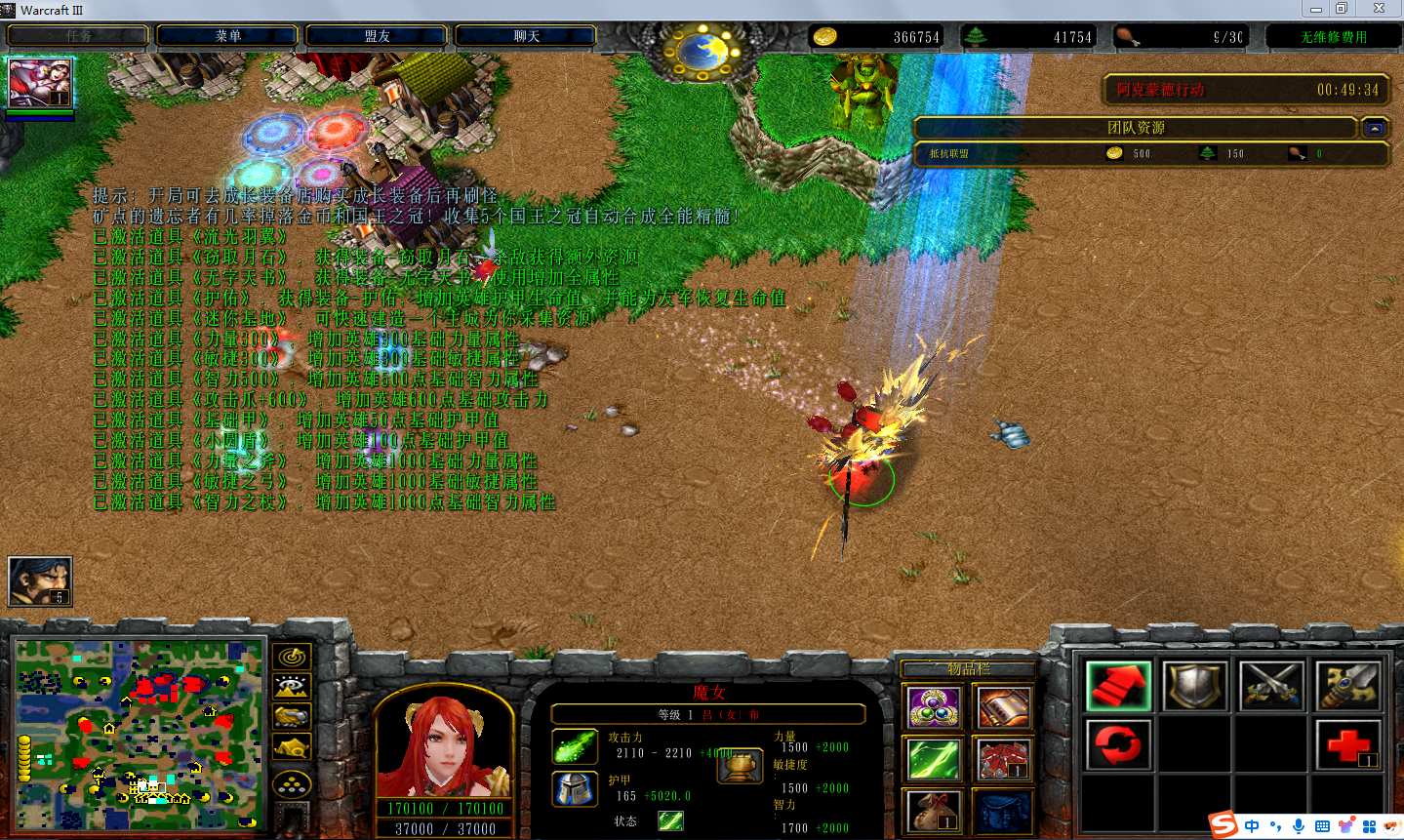
Task: Open the 菜单 main menu
Action: click(x=227, y=36)
